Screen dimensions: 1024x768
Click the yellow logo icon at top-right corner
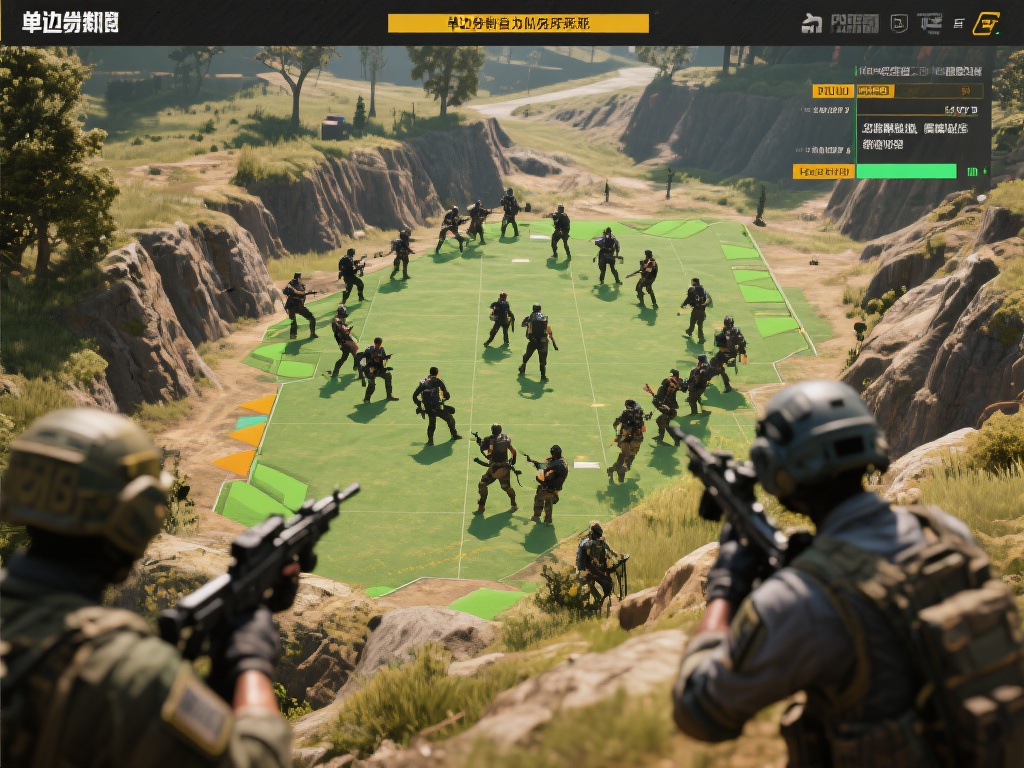(986, 23)
